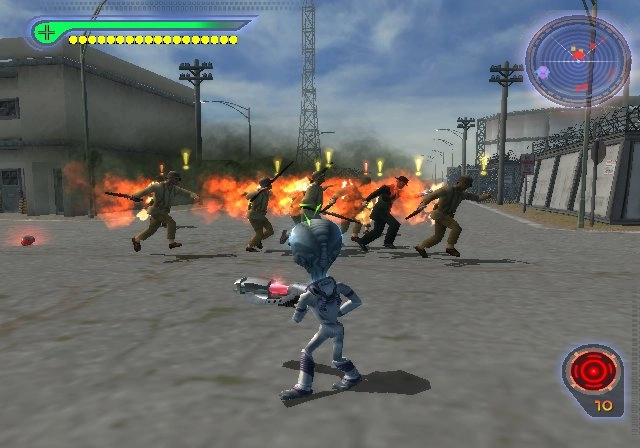Click the green shield cross icon

pyautogui.click(x=45, y=32)
